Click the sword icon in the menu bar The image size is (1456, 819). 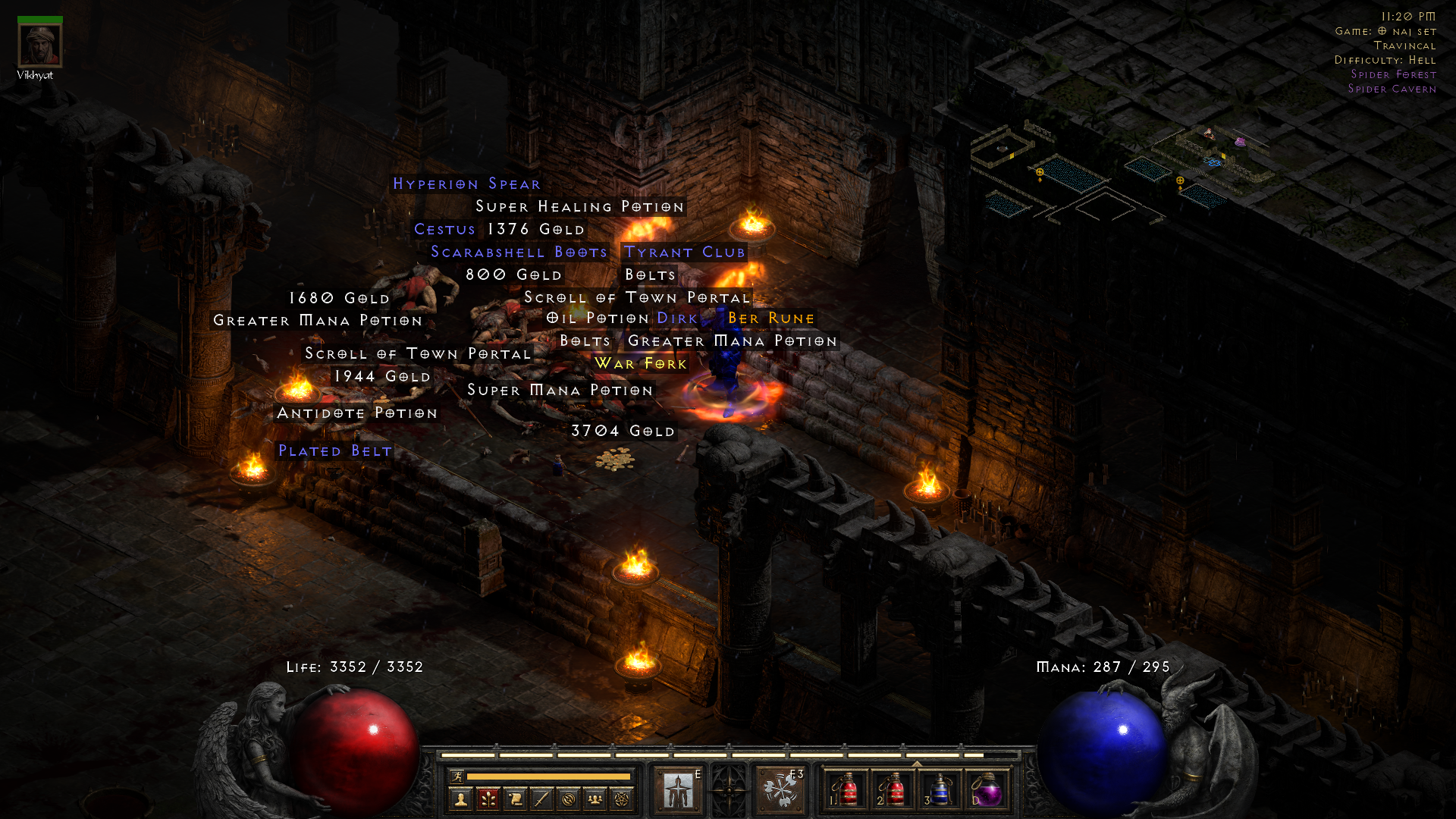click(x=543, y=799)
